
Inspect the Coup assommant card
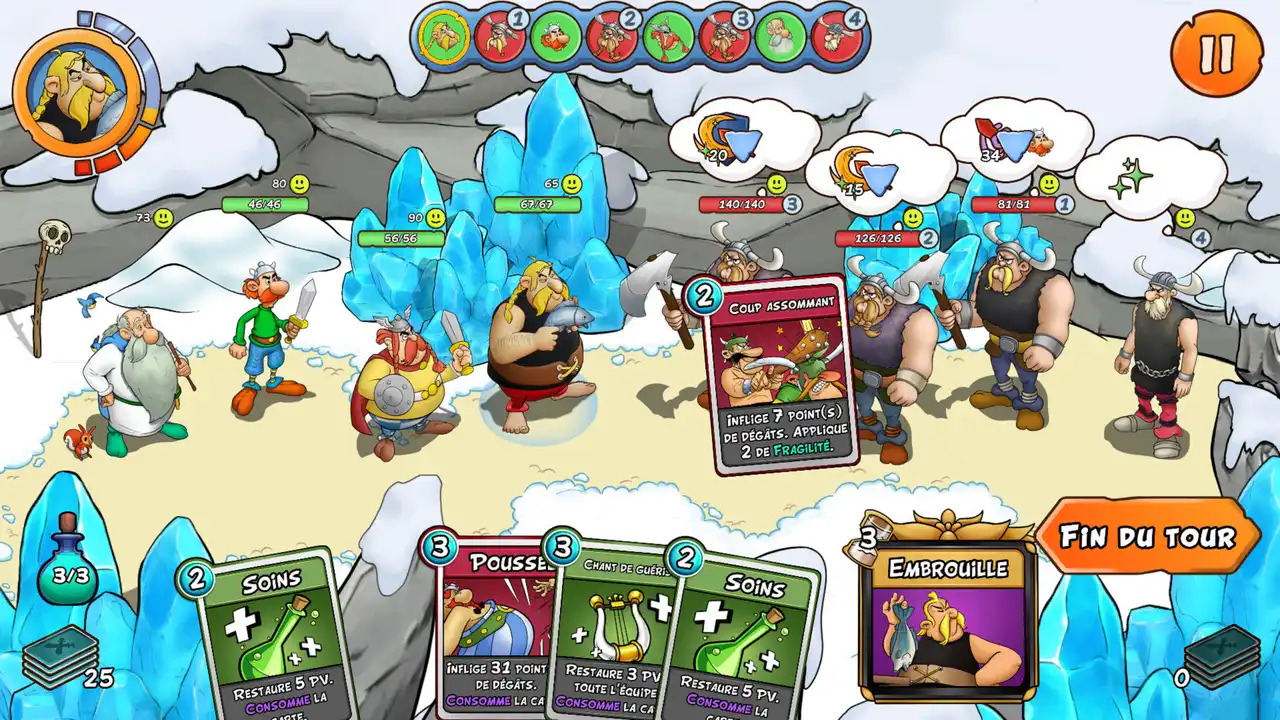pos(778,375)
